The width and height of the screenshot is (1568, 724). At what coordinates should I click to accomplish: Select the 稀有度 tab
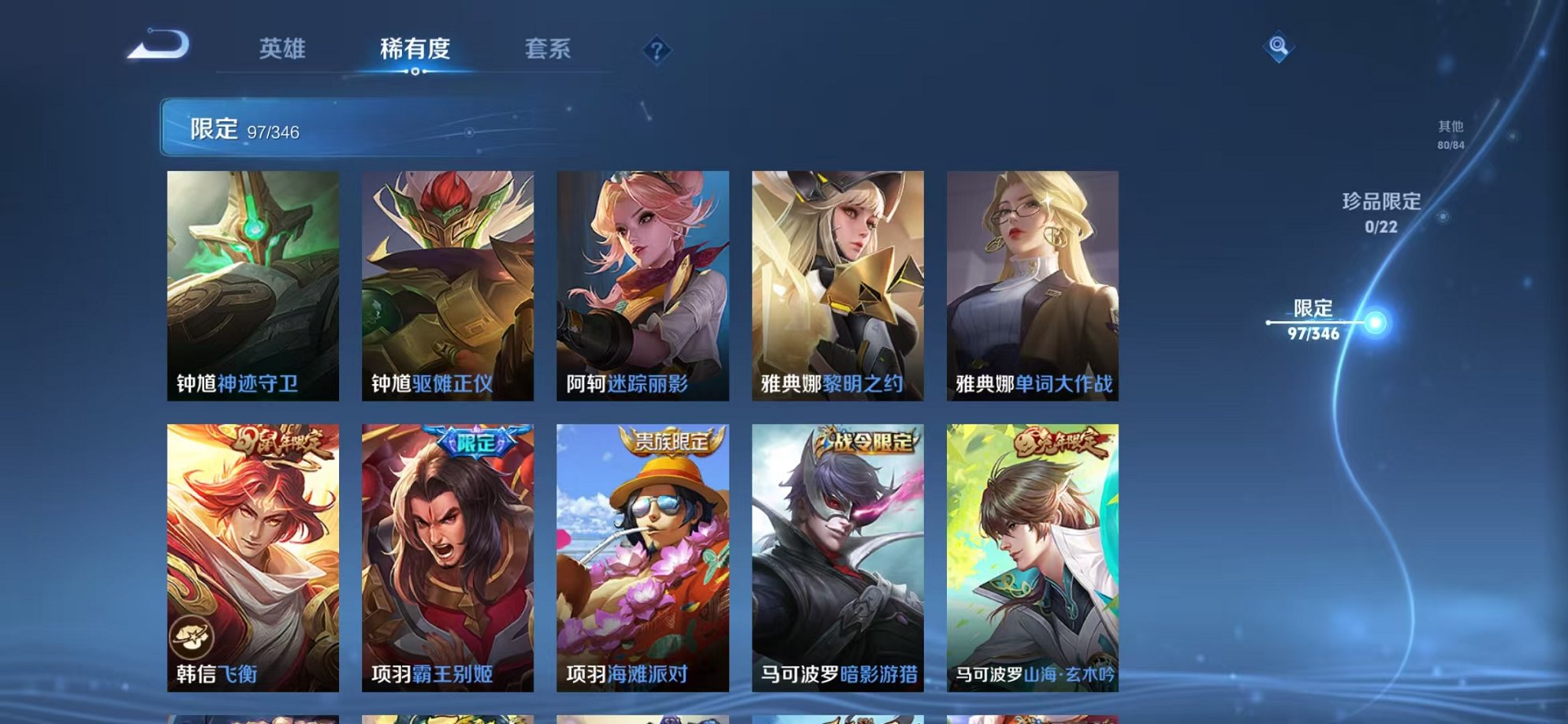tap(416, 49)
